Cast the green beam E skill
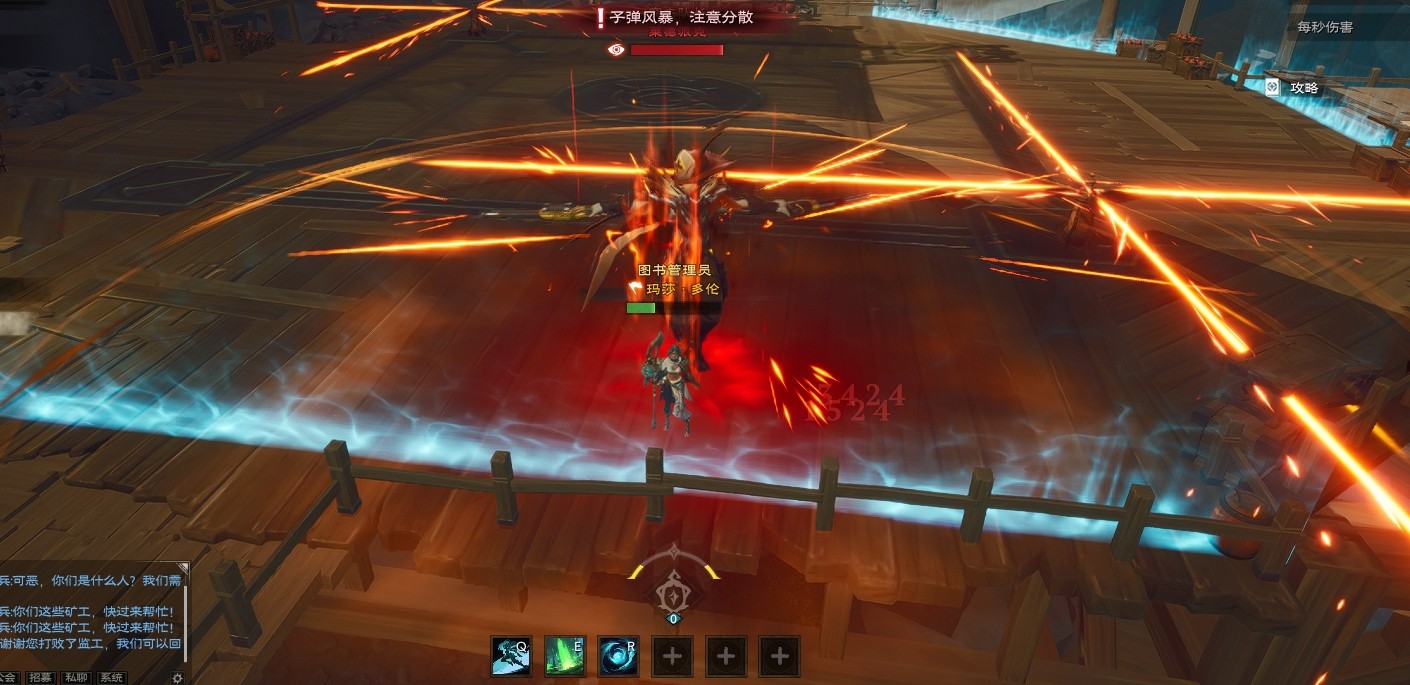This screenshot has height=685, width=1410. pos(565,656)
